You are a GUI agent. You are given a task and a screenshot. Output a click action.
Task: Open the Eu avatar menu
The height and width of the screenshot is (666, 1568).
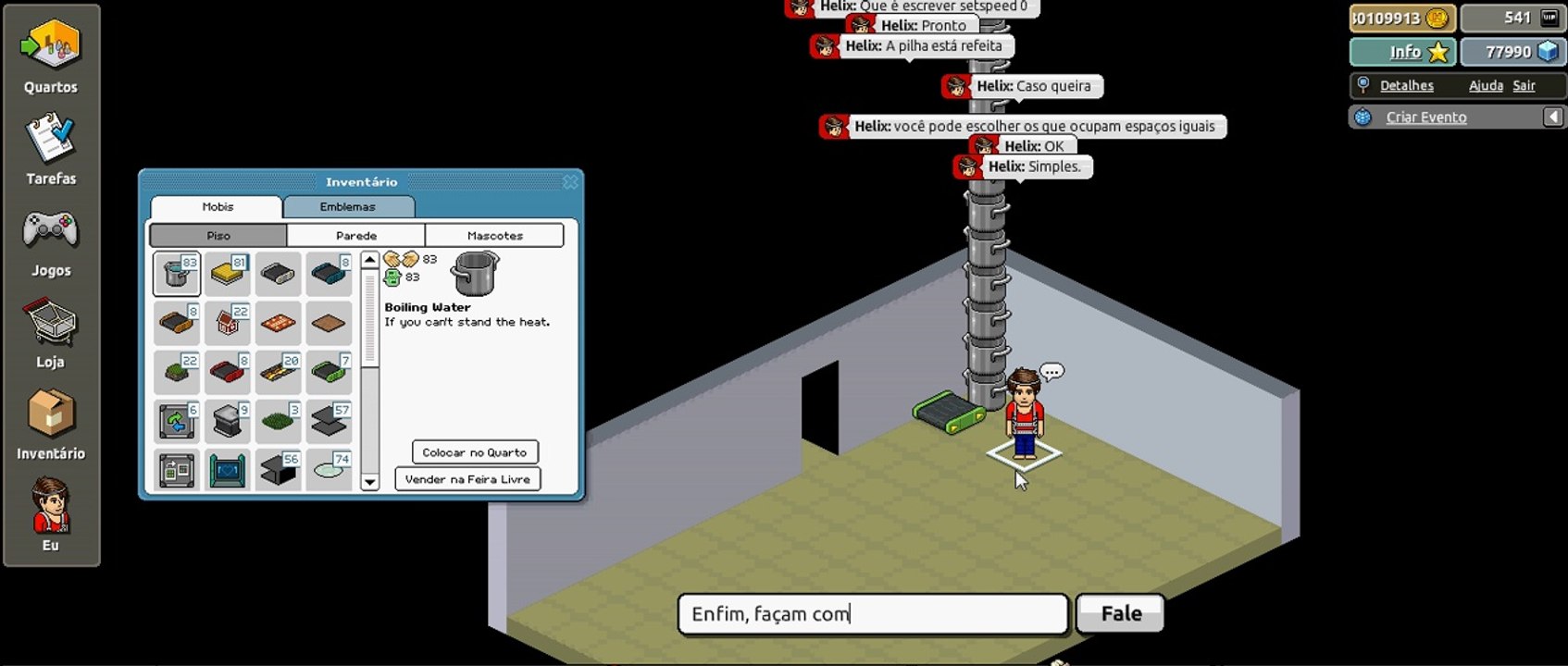[x=51, y=514]
